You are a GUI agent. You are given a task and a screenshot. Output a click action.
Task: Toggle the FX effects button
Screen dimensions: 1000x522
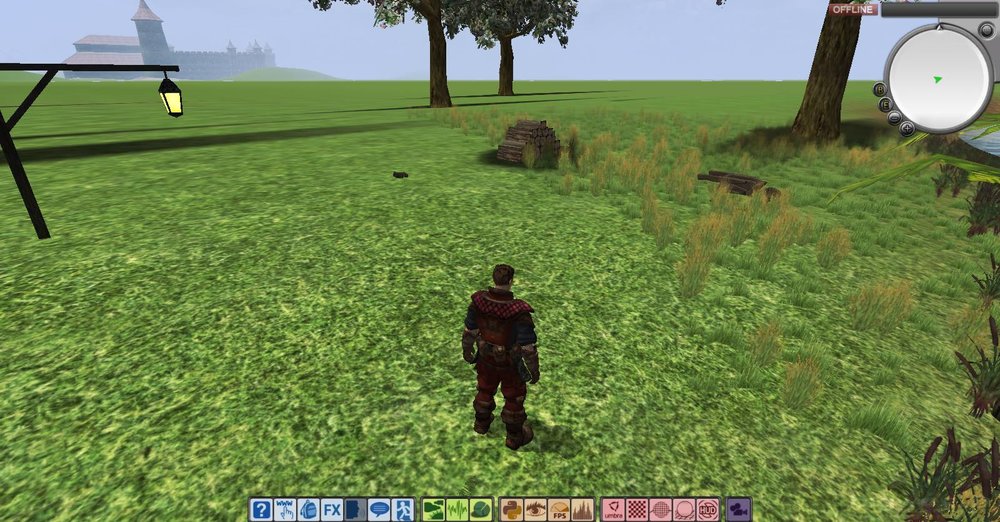tap(331, 510)
